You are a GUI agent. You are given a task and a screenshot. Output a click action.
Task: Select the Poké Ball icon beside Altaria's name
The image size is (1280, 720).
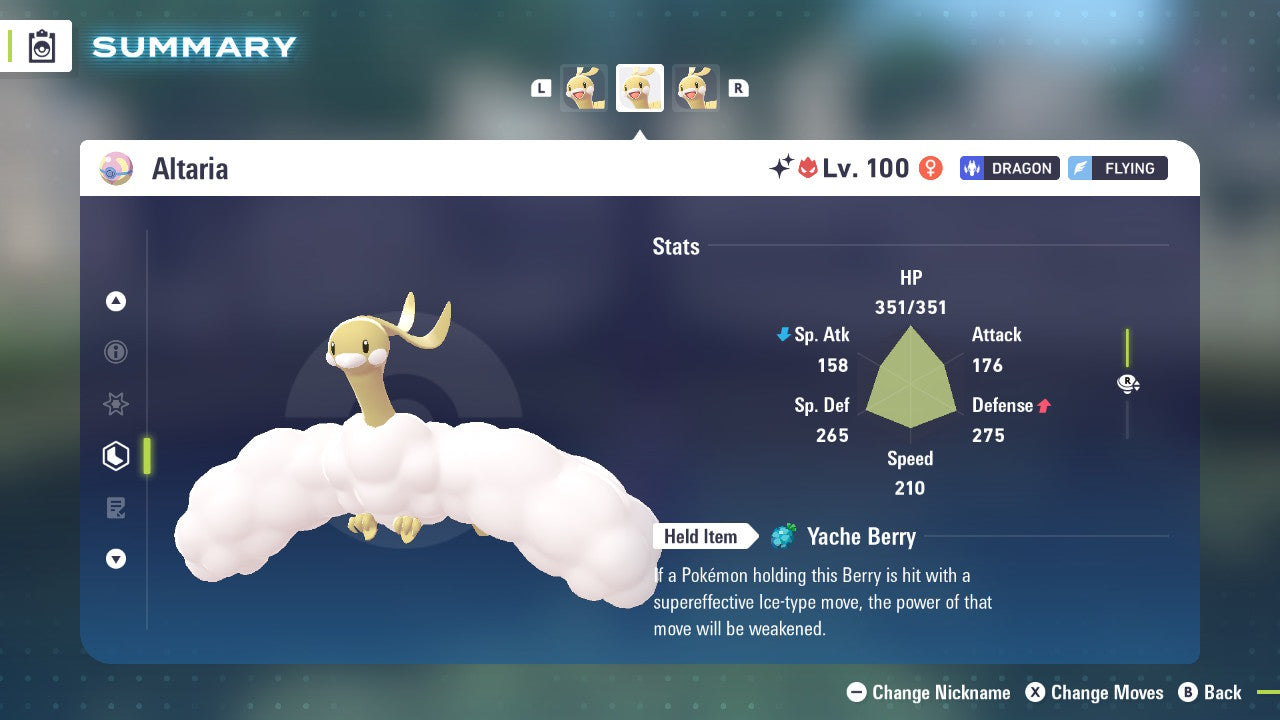117,169
